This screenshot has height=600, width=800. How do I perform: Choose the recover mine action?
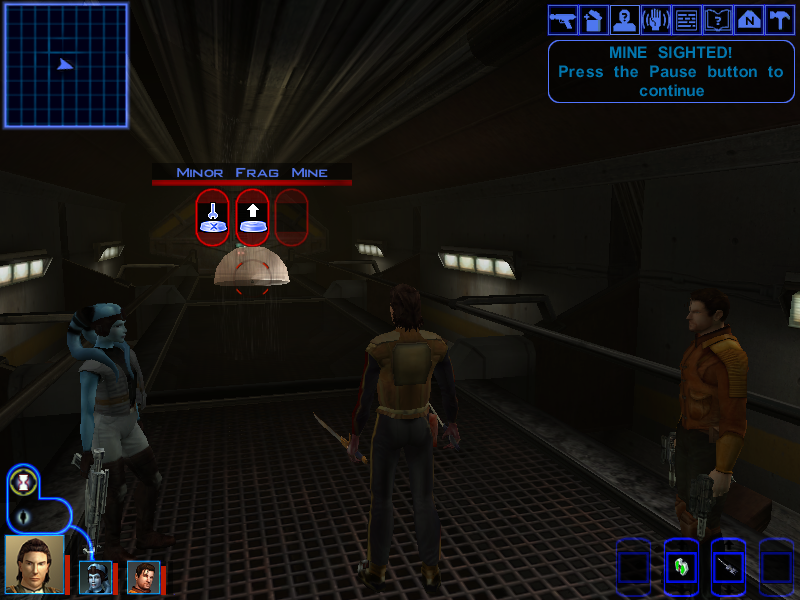(252, 217)
